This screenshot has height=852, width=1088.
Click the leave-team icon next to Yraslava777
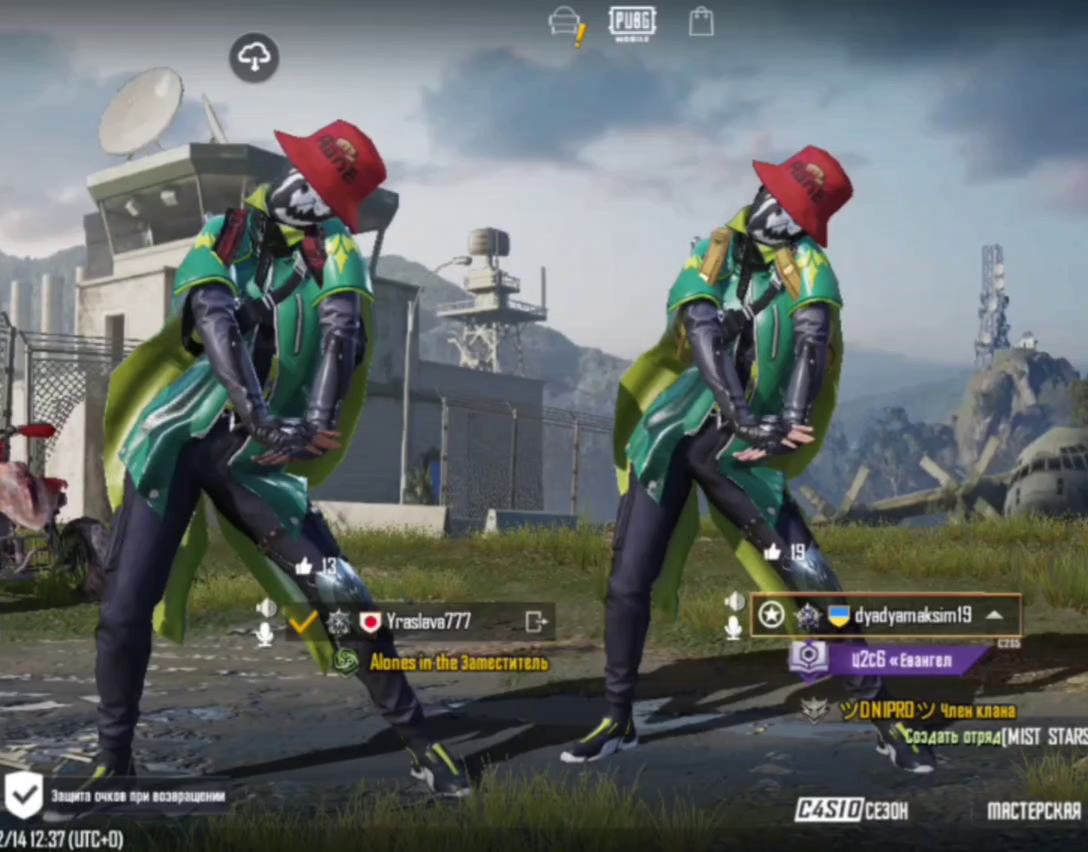(537, 622)
